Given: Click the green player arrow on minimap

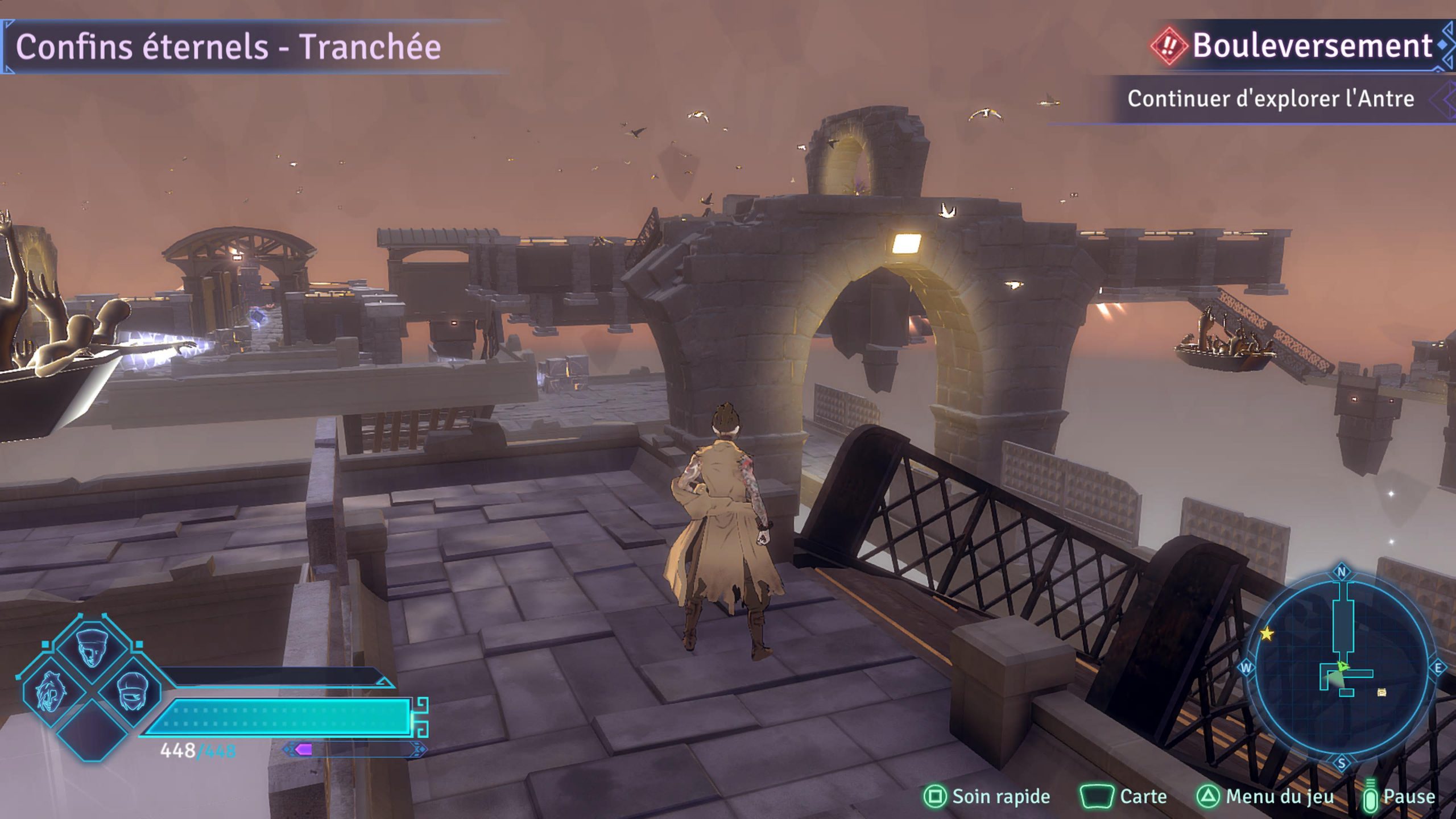Looking at the screenshot, I should (x=1342, y=666).
